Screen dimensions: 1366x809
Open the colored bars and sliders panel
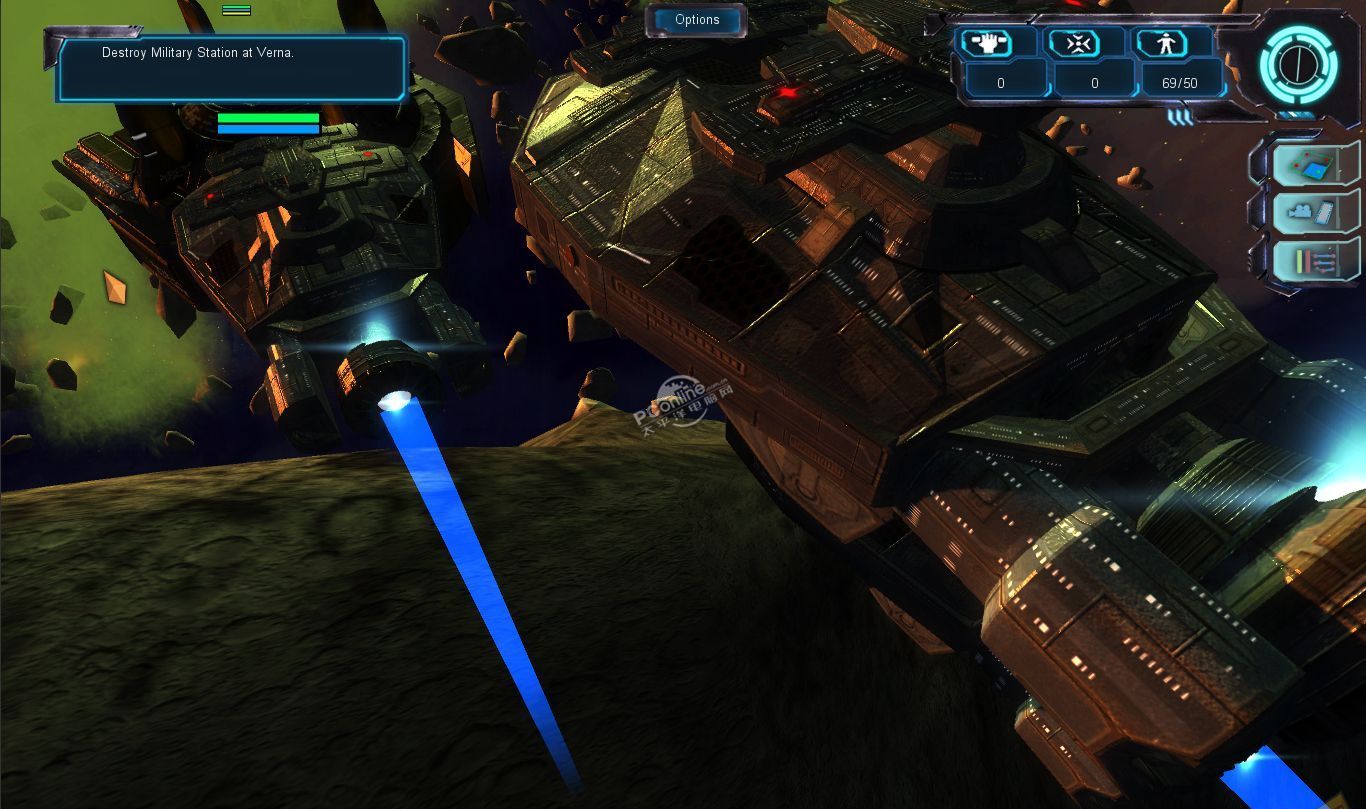pyautogui.click(x=1309, y=260)
